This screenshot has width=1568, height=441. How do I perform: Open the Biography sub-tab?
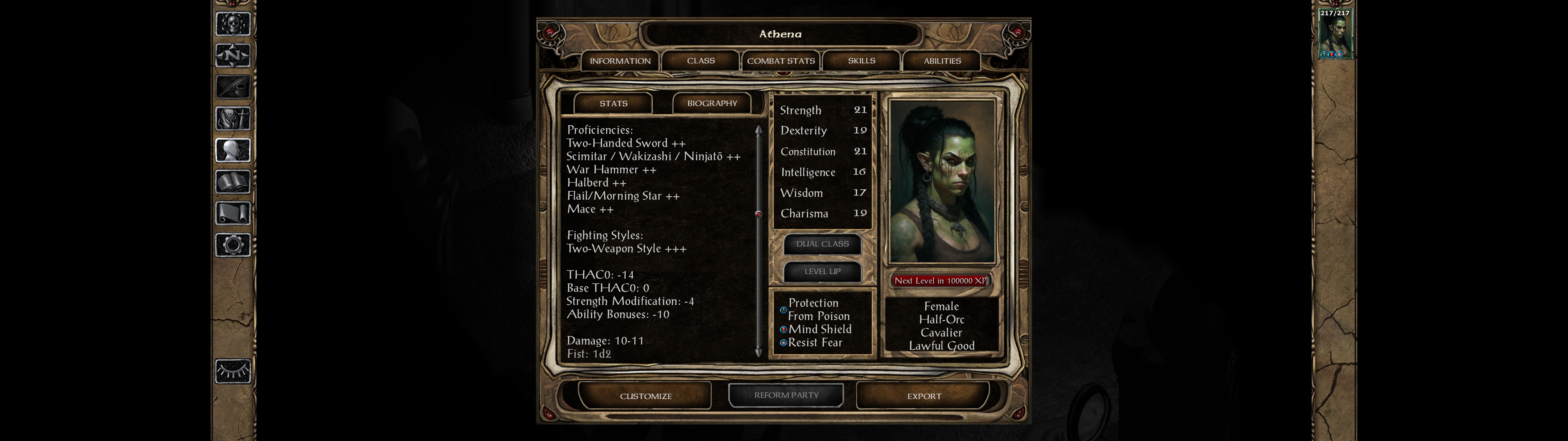[711, 104]
